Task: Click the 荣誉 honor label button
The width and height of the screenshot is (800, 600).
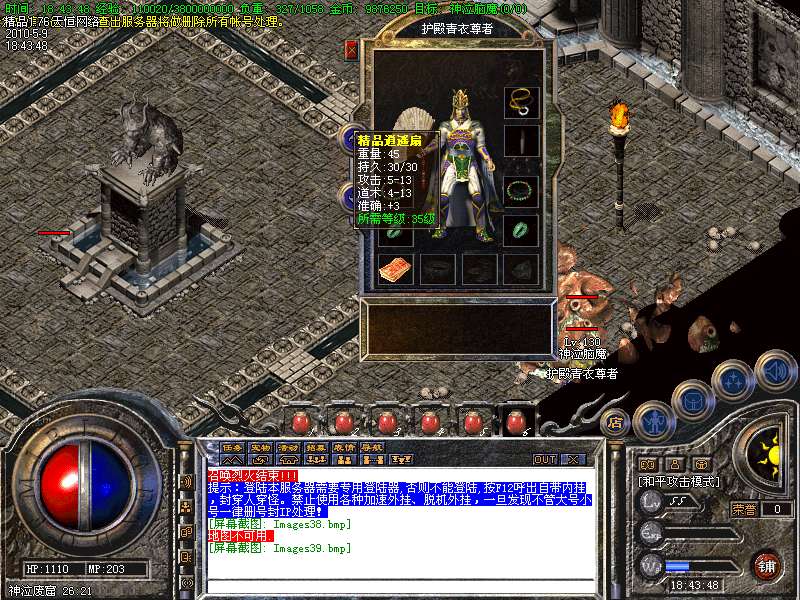Action: click(743, 509)
